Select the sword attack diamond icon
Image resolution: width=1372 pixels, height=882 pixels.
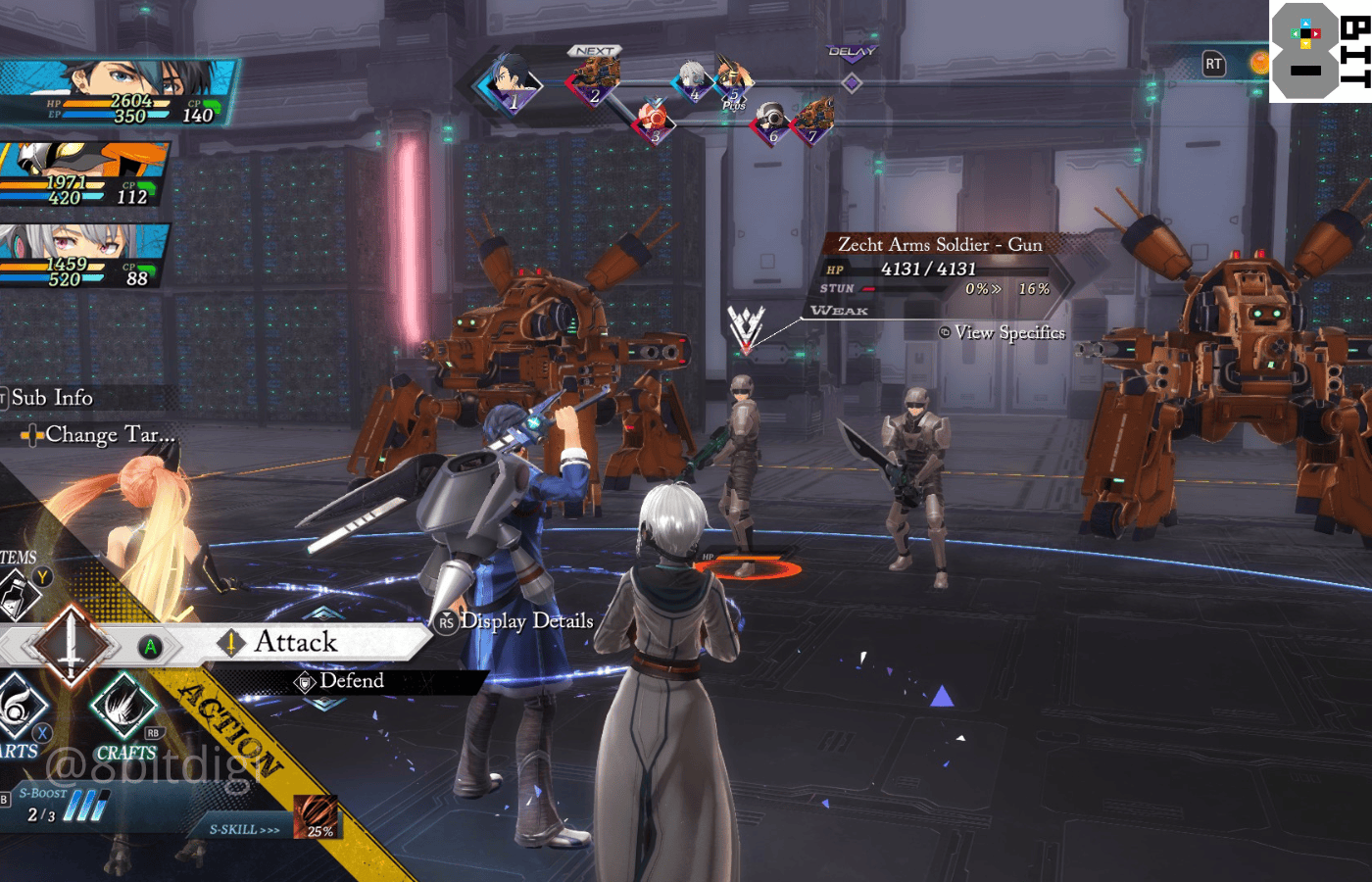[x=71, y=646]
